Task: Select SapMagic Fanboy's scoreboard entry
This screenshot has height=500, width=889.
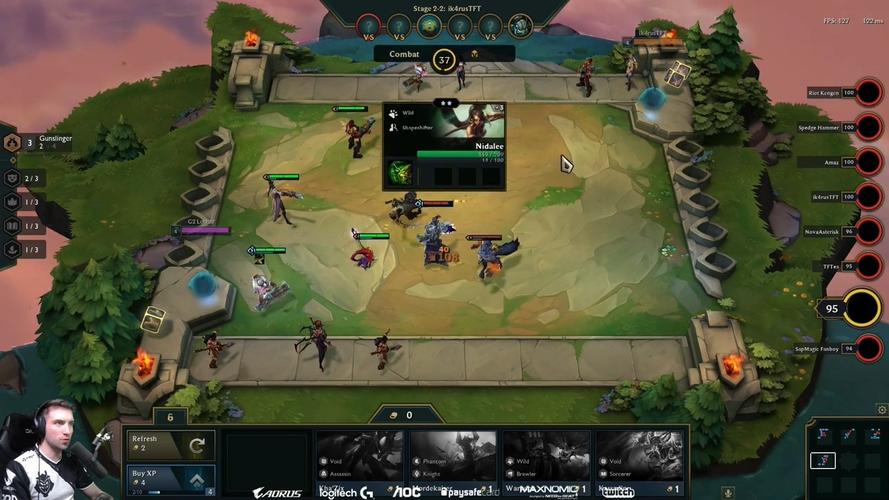Action: pyautogui.click(x=869, y=348)
